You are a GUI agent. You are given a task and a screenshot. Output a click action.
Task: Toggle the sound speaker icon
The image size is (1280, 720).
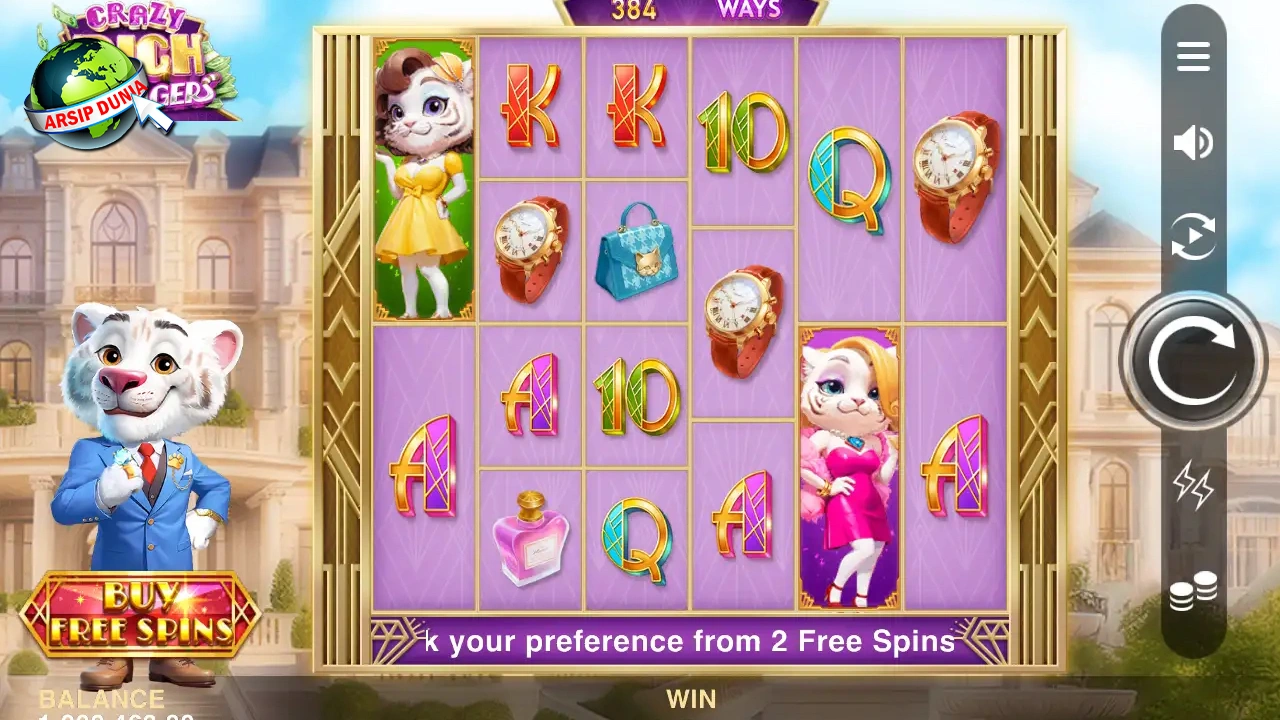tap(1193, 143)
